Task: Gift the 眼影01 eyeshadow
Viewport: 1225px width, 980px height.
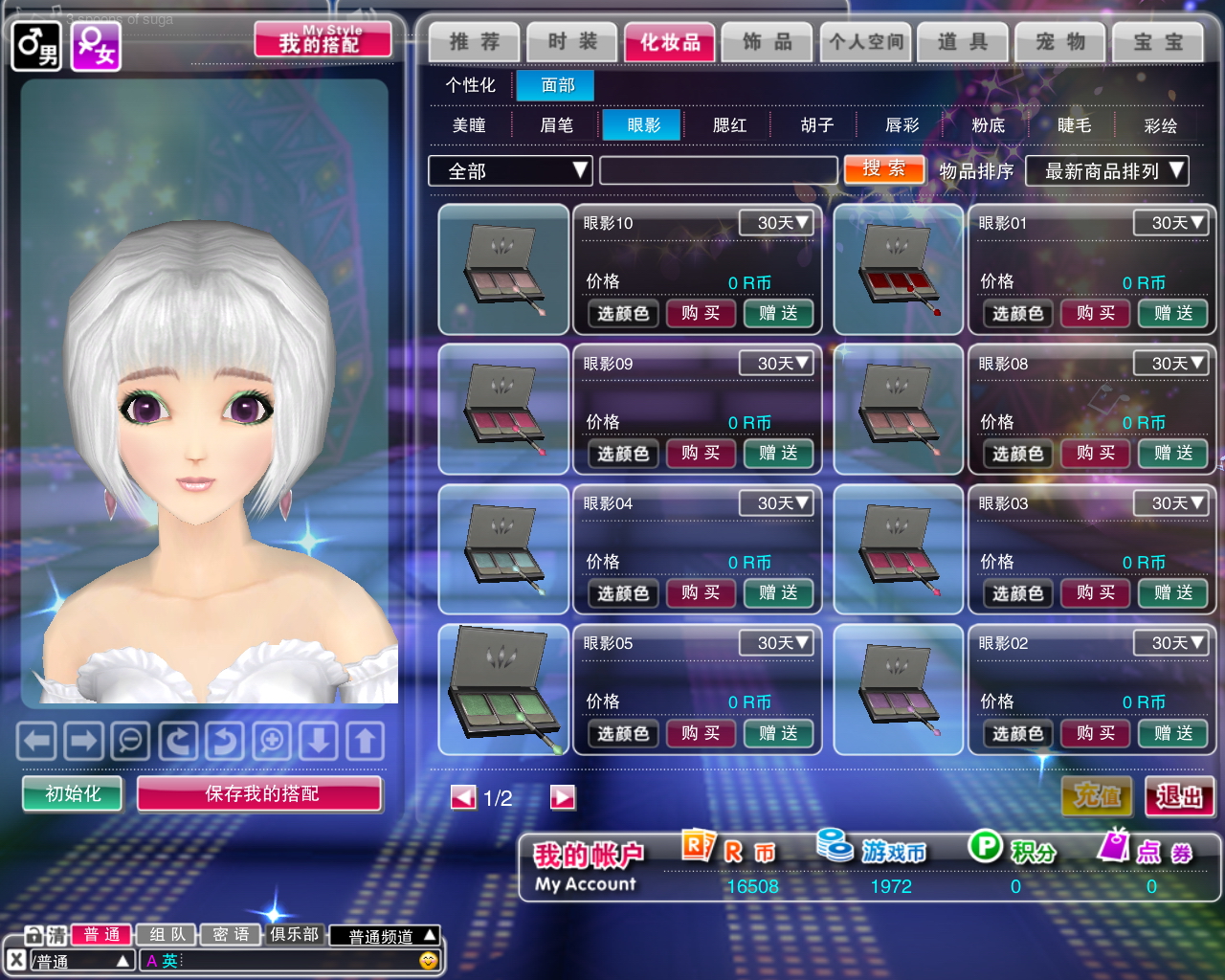Action: (x=1172, y=313)
